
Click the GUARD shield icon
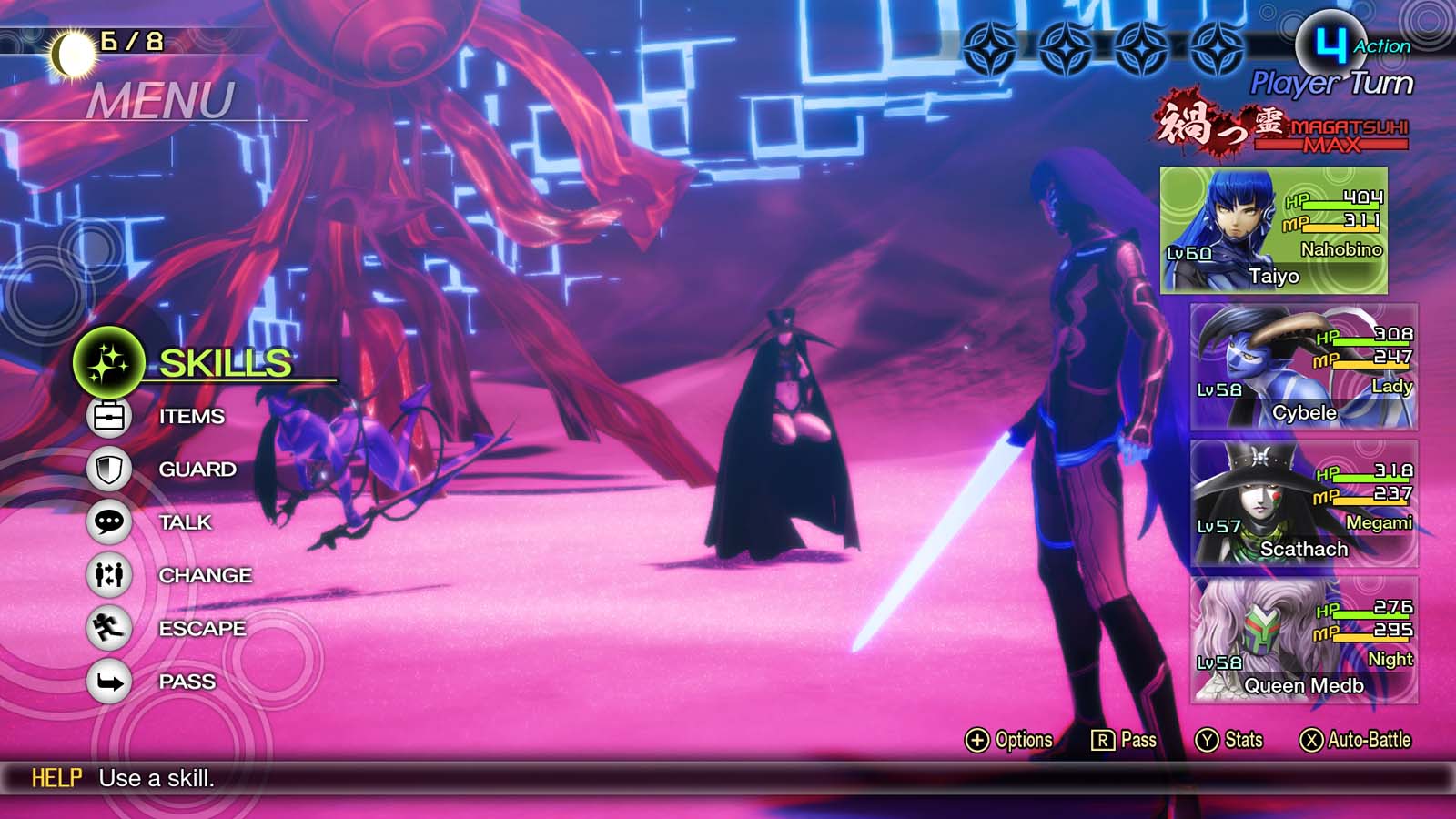coord(107,469)
